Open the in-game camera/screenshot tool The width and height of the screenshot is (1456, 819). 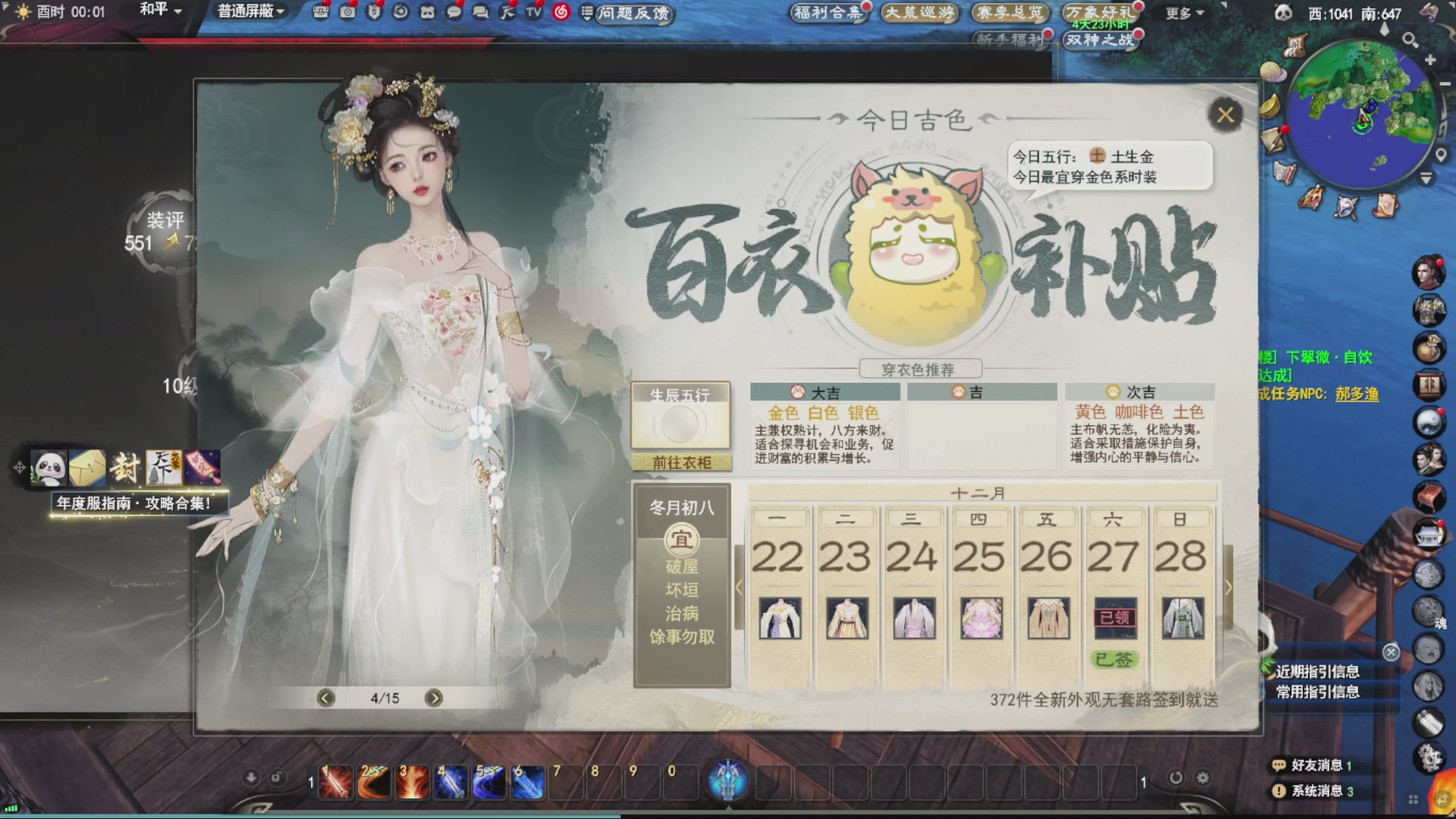pos(347,12)
